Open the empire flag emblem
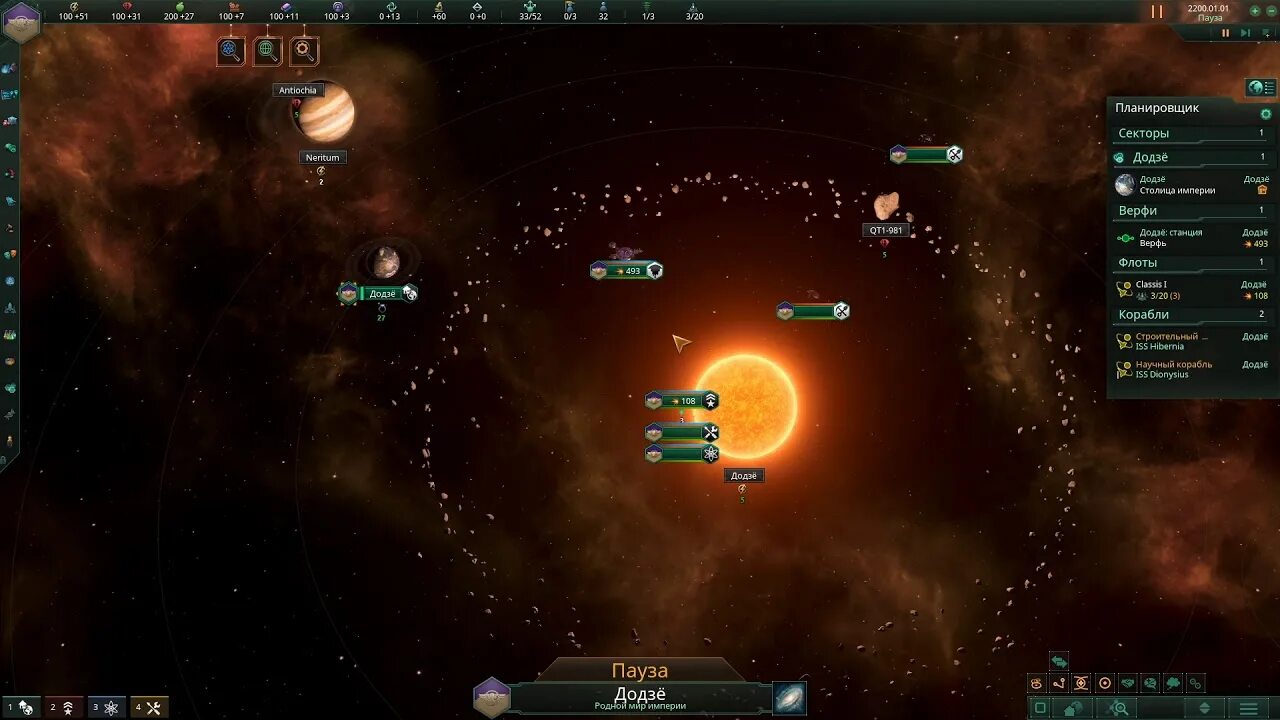The width and height of the screenshot is (1280, 720). pos(21,21)
